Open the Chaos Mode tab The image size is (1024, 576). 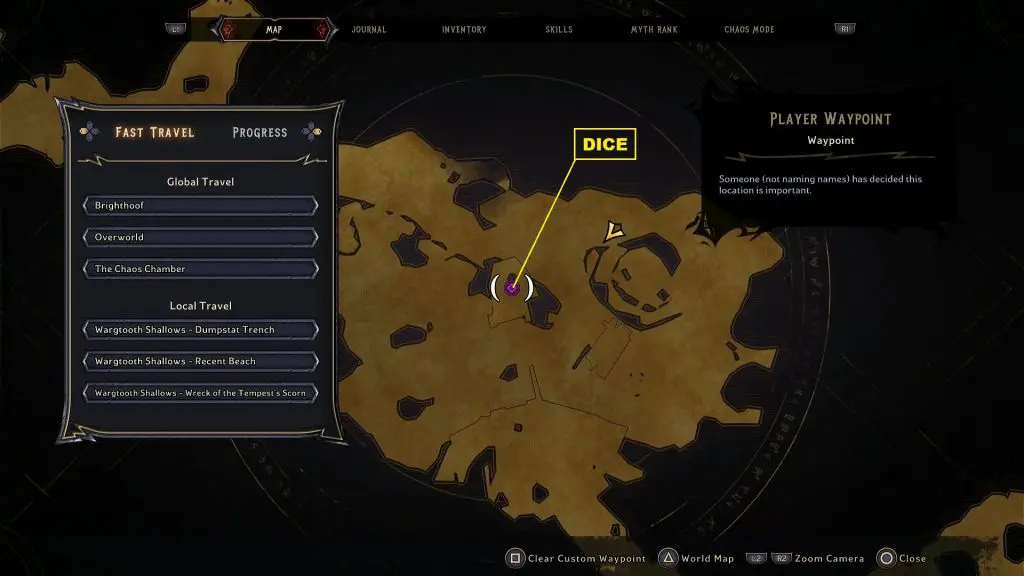pos(750,30)
